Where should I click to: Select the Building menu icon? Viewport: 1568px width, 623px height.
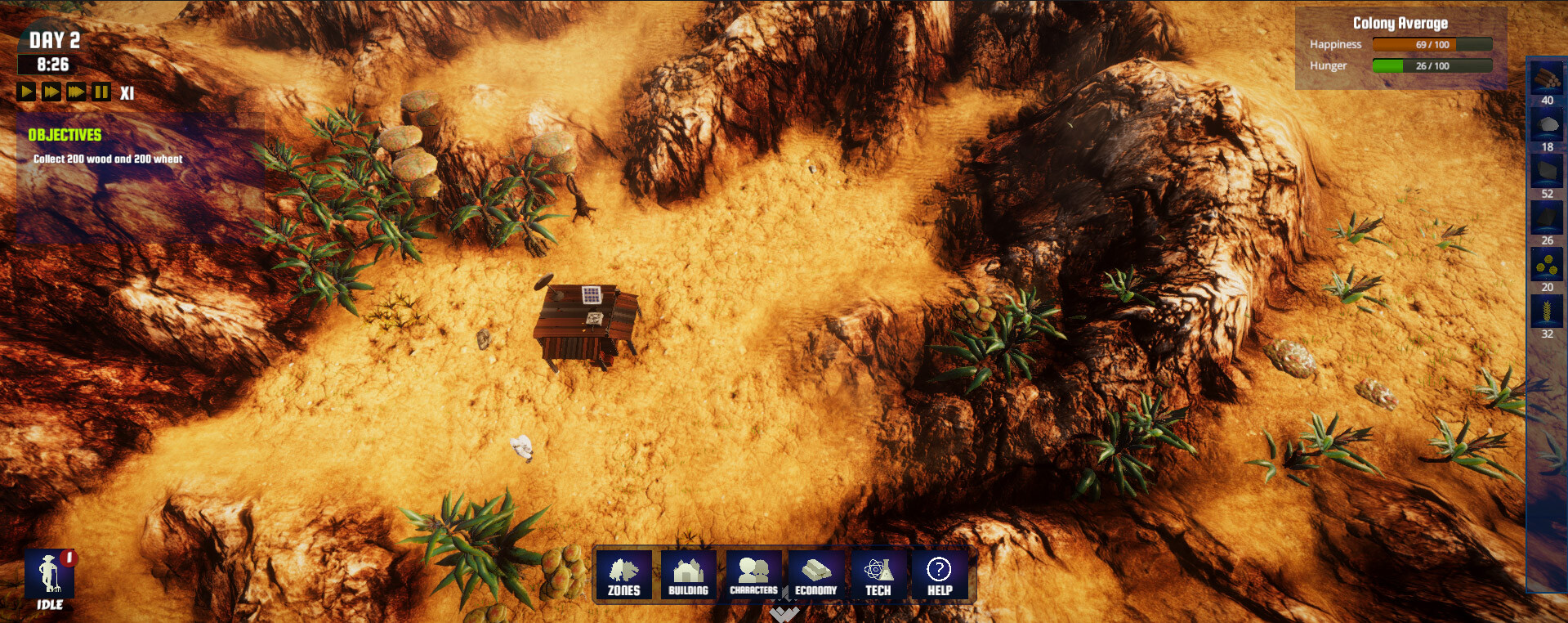pyautogui.click(x=687, y=575)
